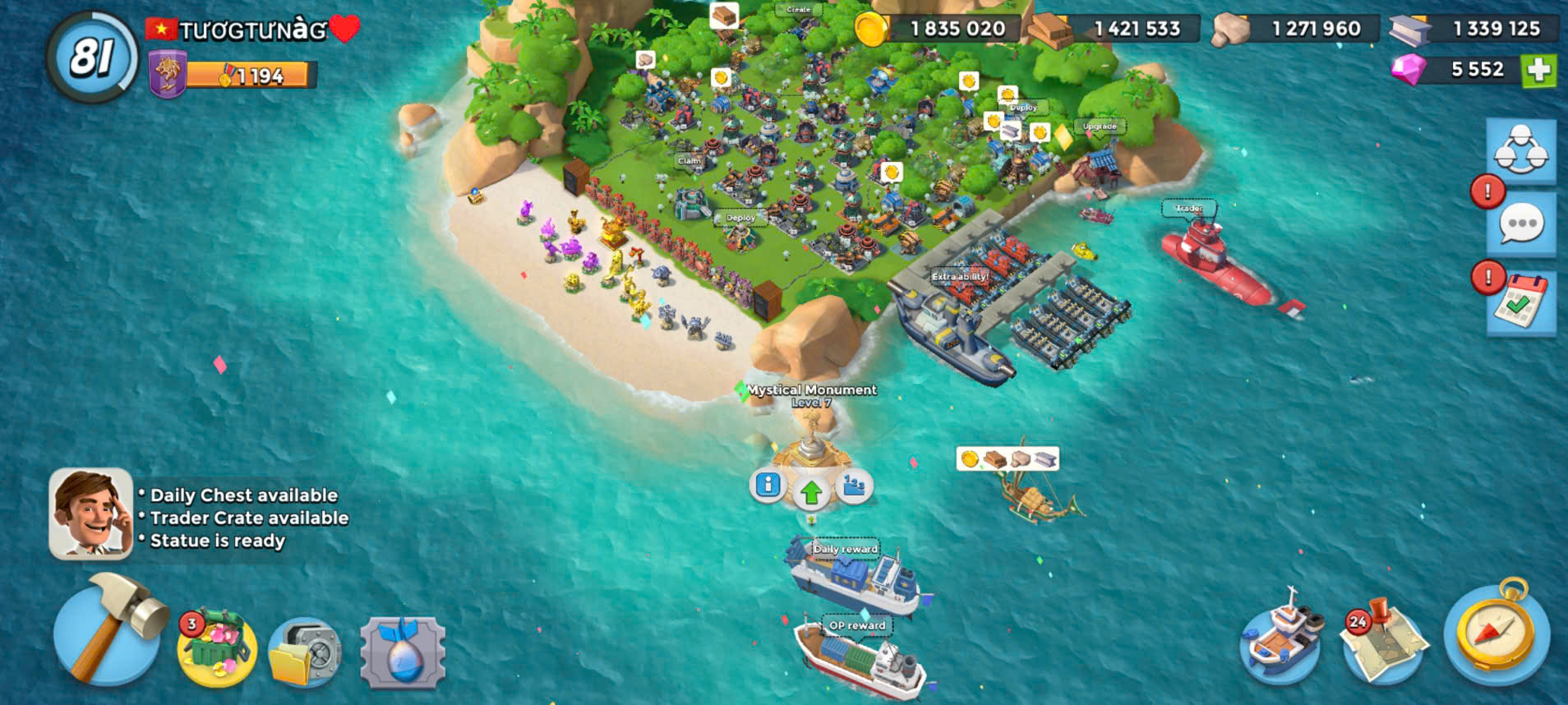Click the advisor portrait notifications
The width and height of the screenshot is (1568, 705).
90,514
